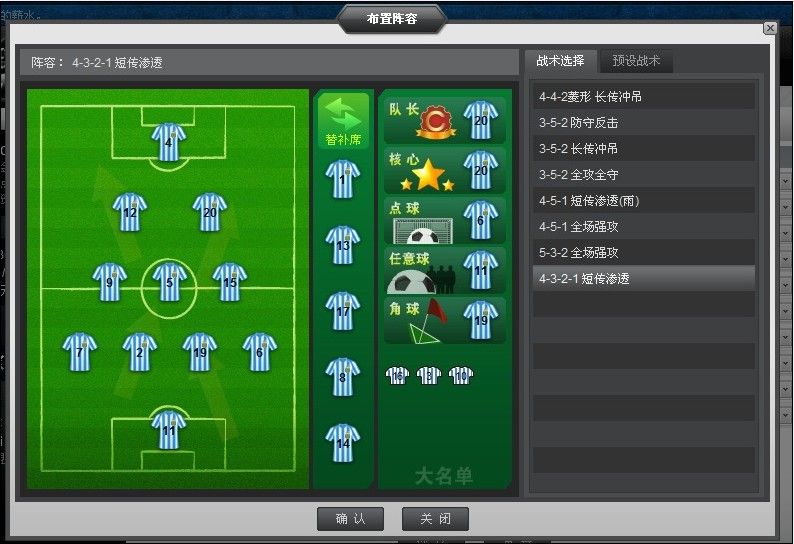The height and width of the screenshot is (544, 794).
Task: Click the 替补席 swap arrows icon
Action: (343, 115)
